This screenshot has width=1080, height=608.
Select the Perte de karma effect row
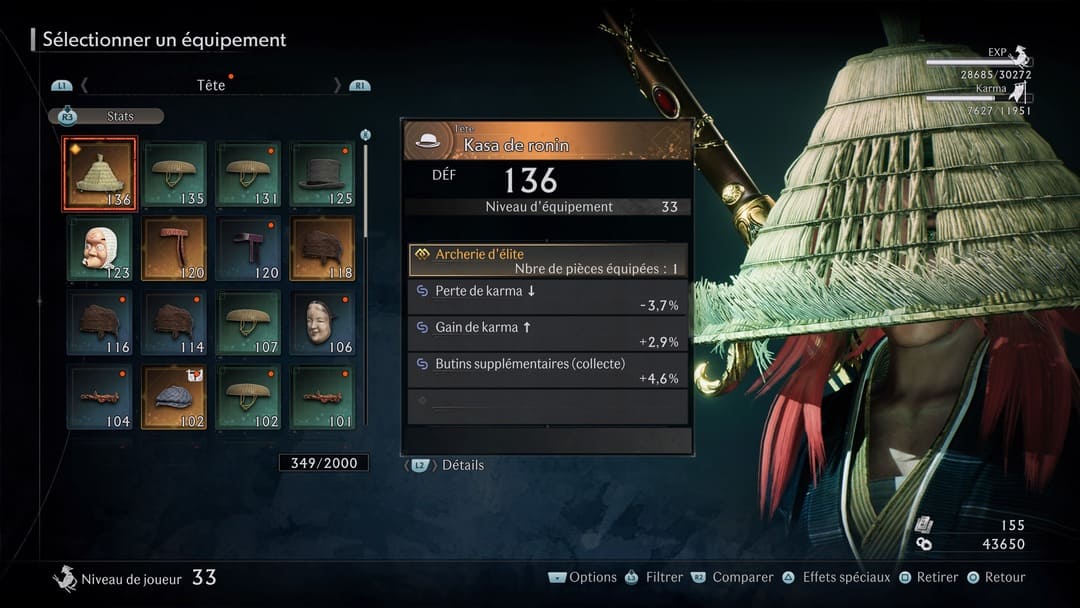click(548, 297)
